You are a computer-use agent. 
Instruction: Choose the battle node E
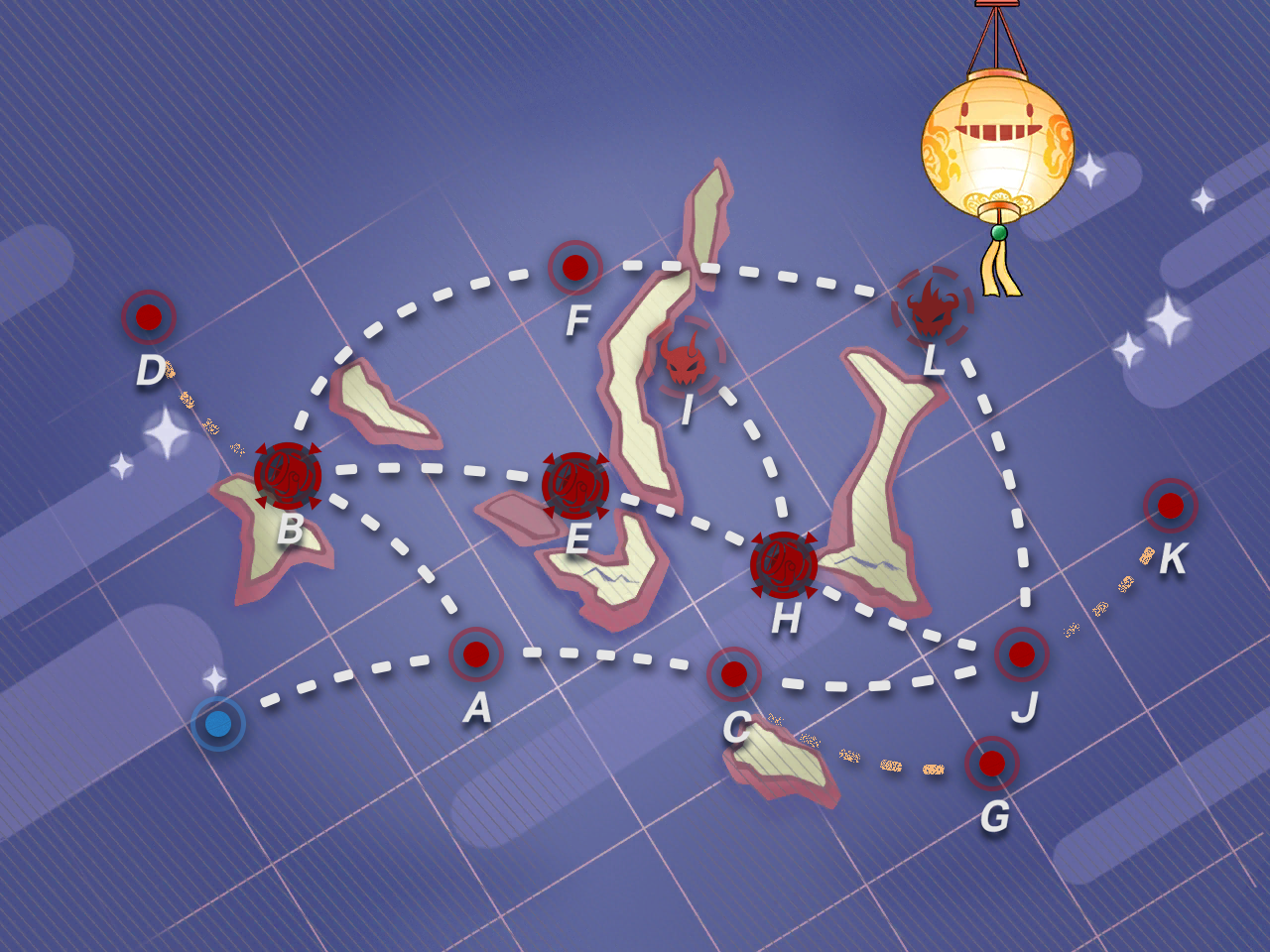tap(575, 485)
